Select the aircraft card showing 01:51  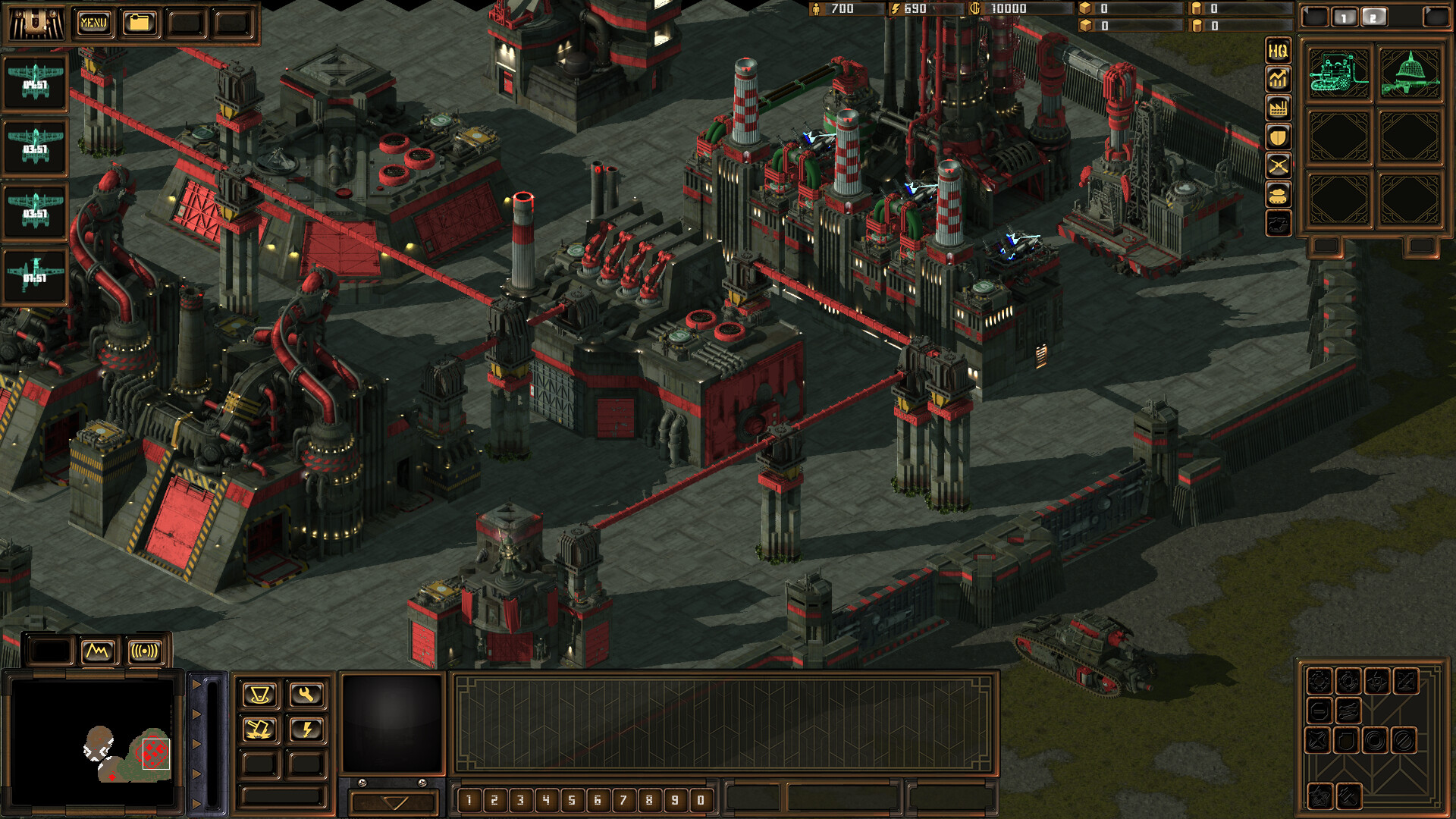35,276
